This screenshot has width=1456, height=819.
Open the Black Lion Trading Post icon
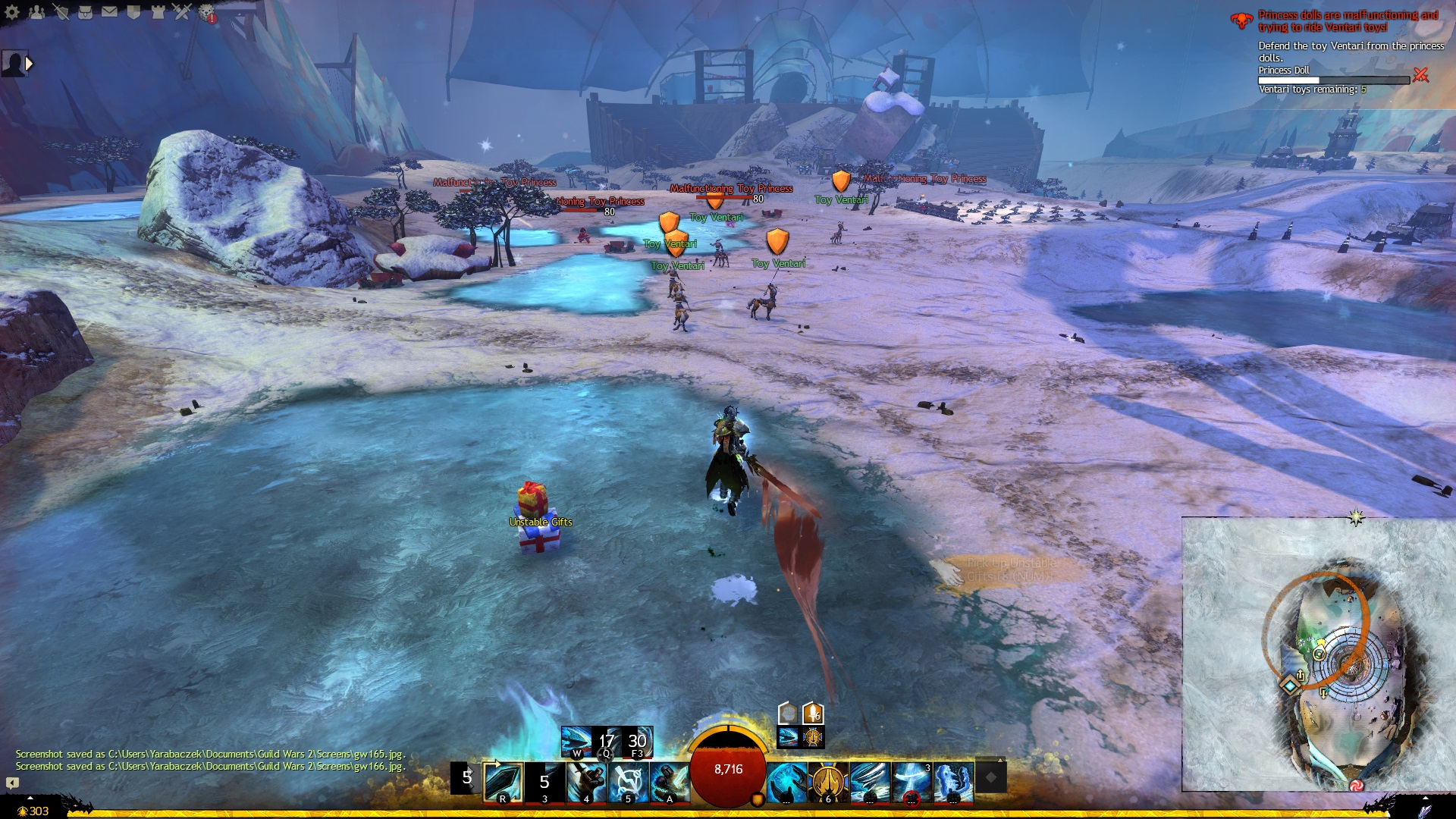pyautogui.click(x=206, y=12)
